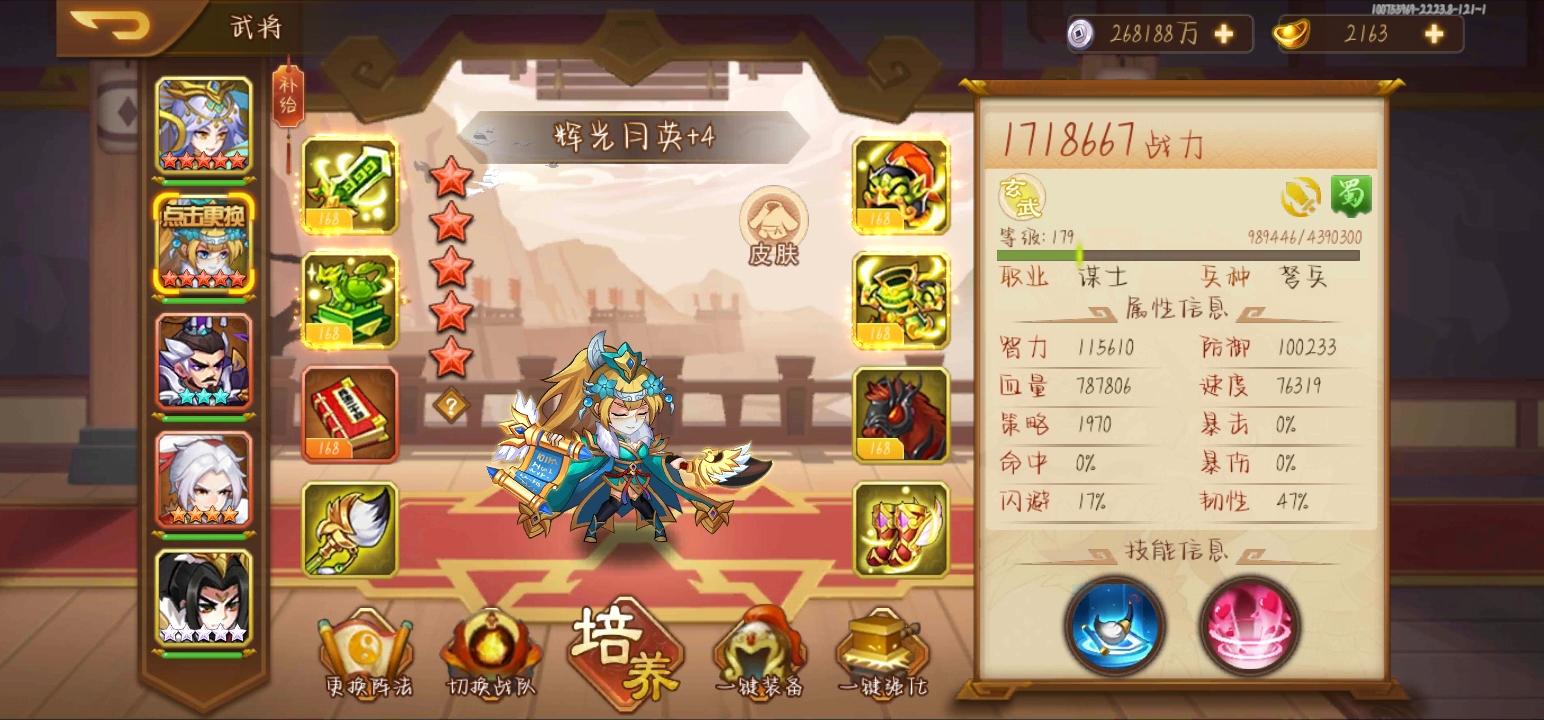Screen dimensions: 1544x720
Task: Select the feather fan equipment slot
Action: point(348,528)
